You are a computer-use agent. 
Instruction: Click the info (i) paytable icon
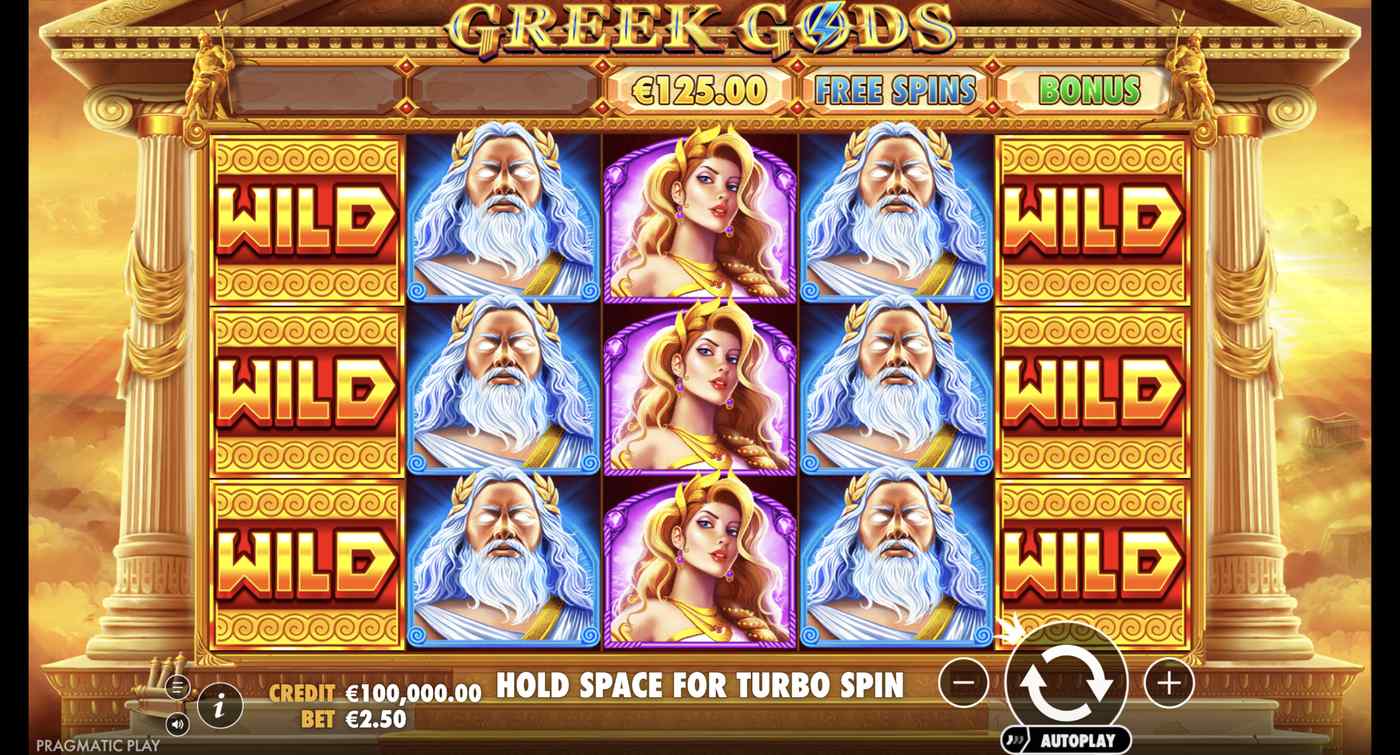point(218,706)
